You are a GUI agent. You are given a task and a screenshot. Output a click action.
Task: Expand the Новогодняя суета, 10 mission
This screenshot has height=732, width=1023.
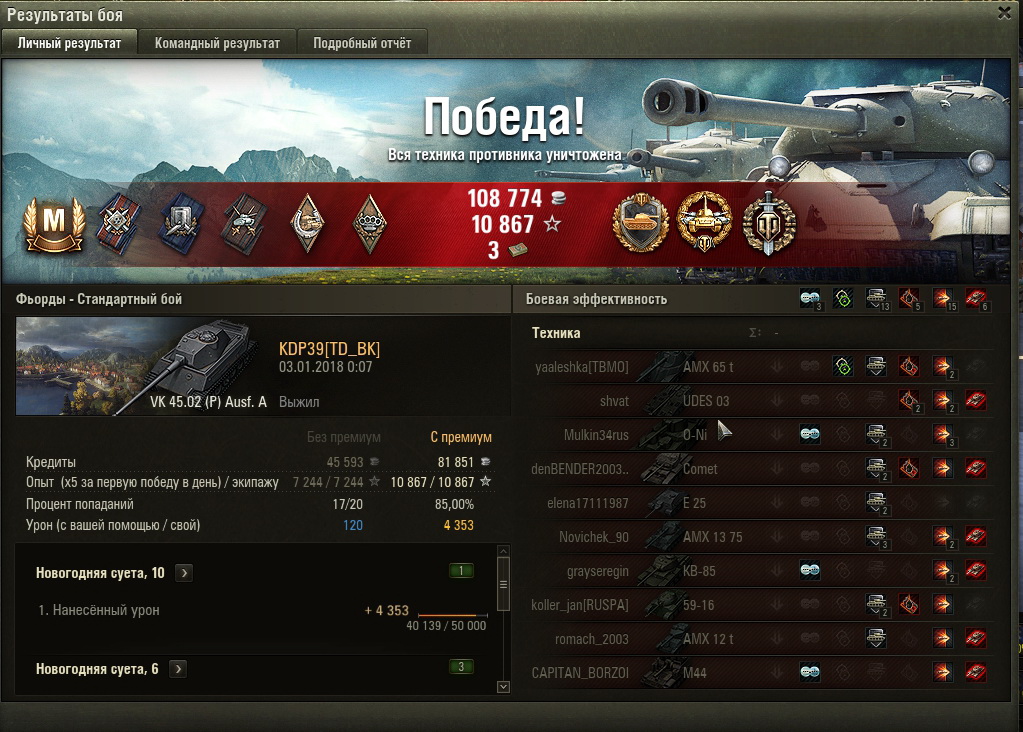pyautogui.click(x=184, y=573)
